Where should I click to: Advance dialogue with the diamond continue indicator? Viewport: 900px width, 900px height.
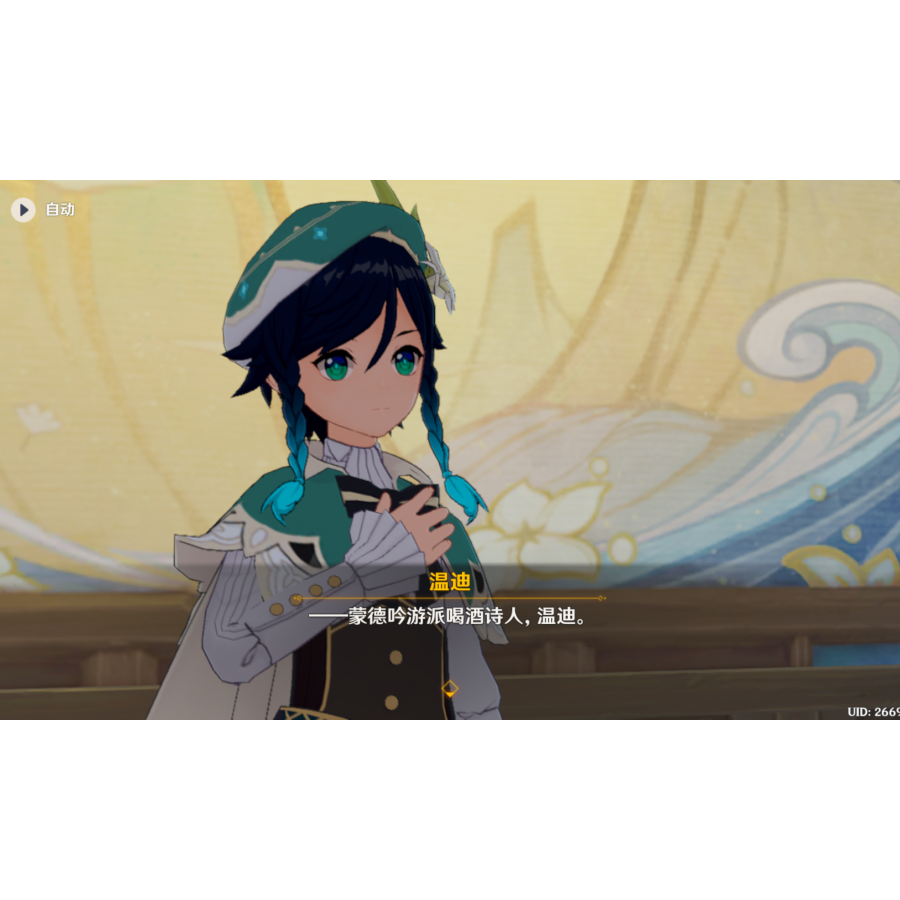[x=450, y=688]
